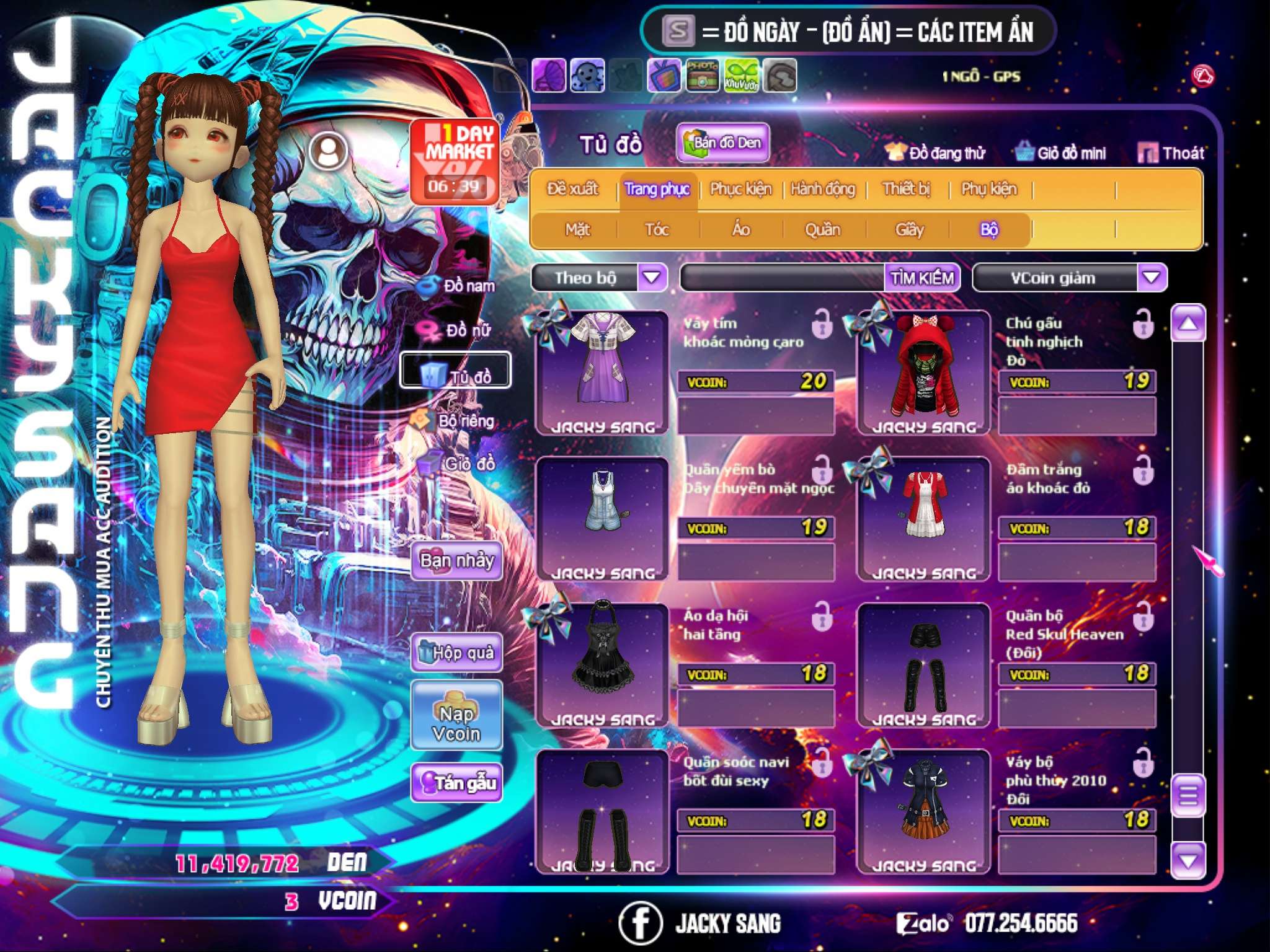This screenshot has height=952, width=1270.
Task: Open the Đồ nữ menu entry
Action: pos(460,330)
